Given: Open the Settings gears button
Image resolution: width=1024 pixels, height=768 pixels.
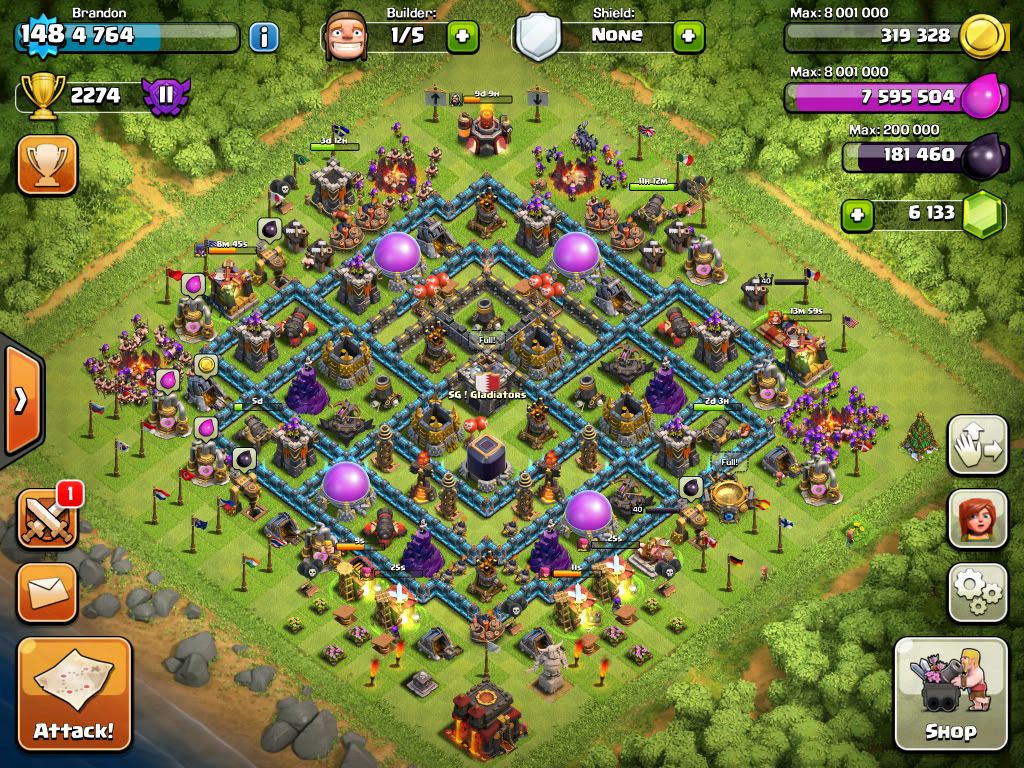Looking at the screenshot, I should click(978, 592).
